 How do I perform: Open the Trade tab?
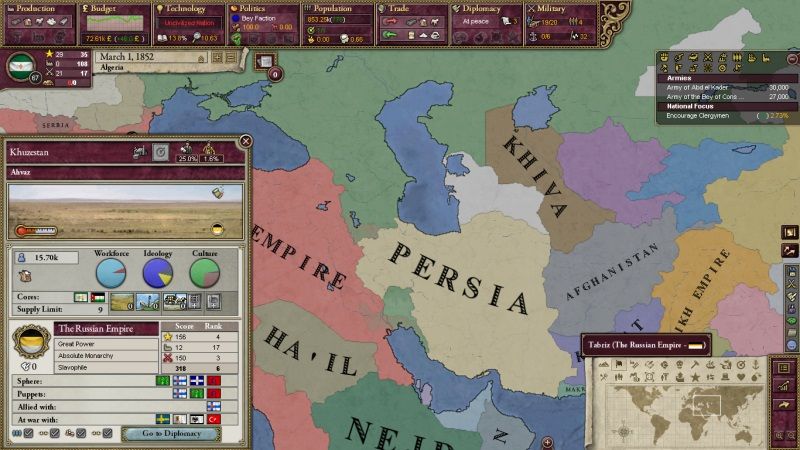[x=408, y=8]
